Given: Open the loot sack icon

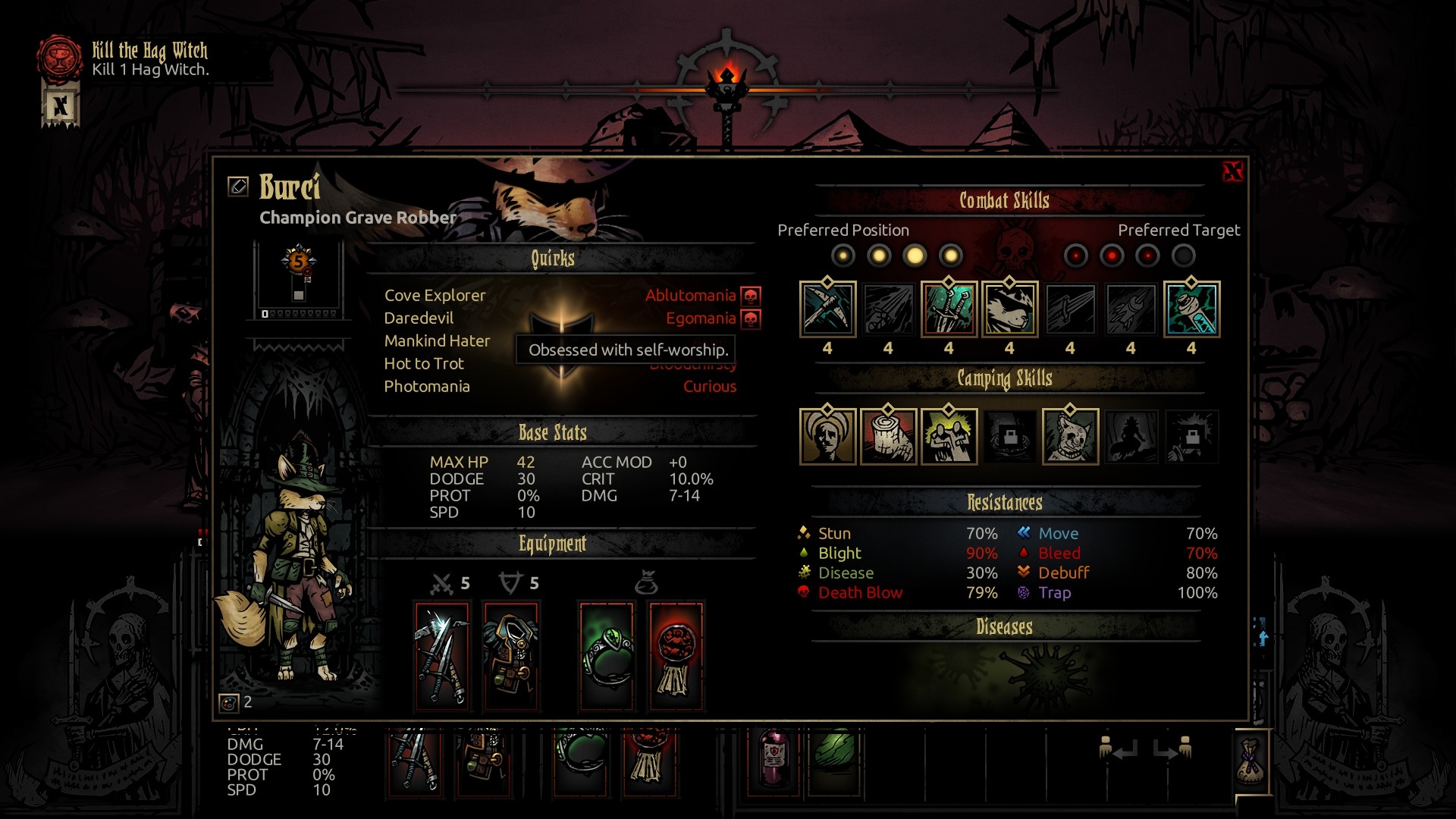Looking at the screenshot, I should [x=1250, y=761].
